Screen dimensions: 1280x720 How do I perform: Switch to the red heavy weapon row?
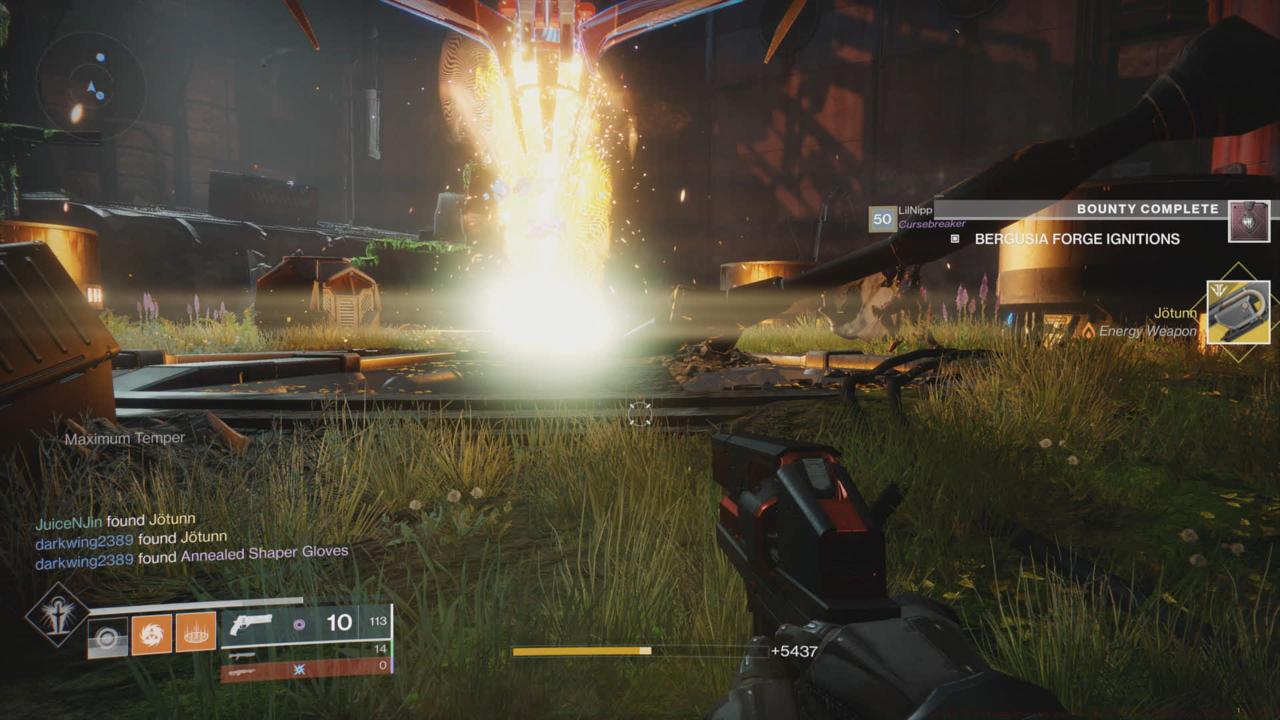pyautogui.click(x=305, y=668)
